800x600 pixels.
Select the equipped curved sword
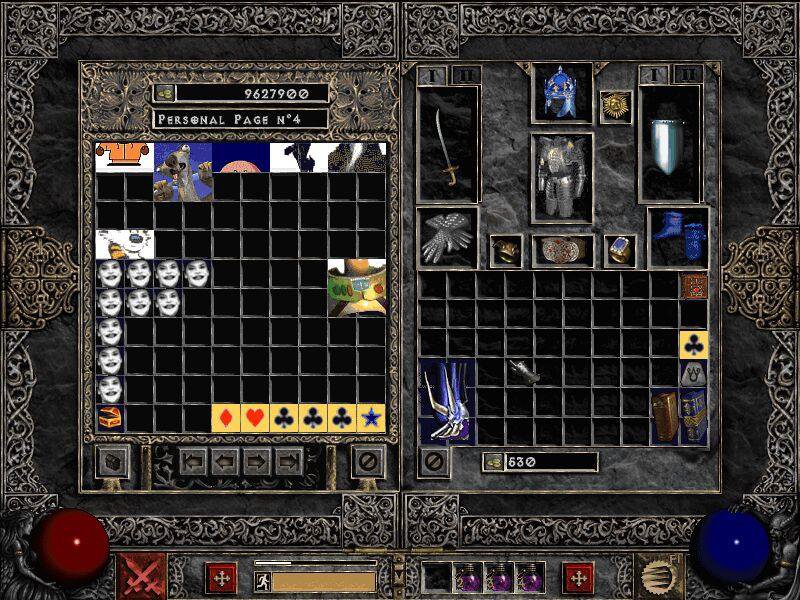pos(449,148)
